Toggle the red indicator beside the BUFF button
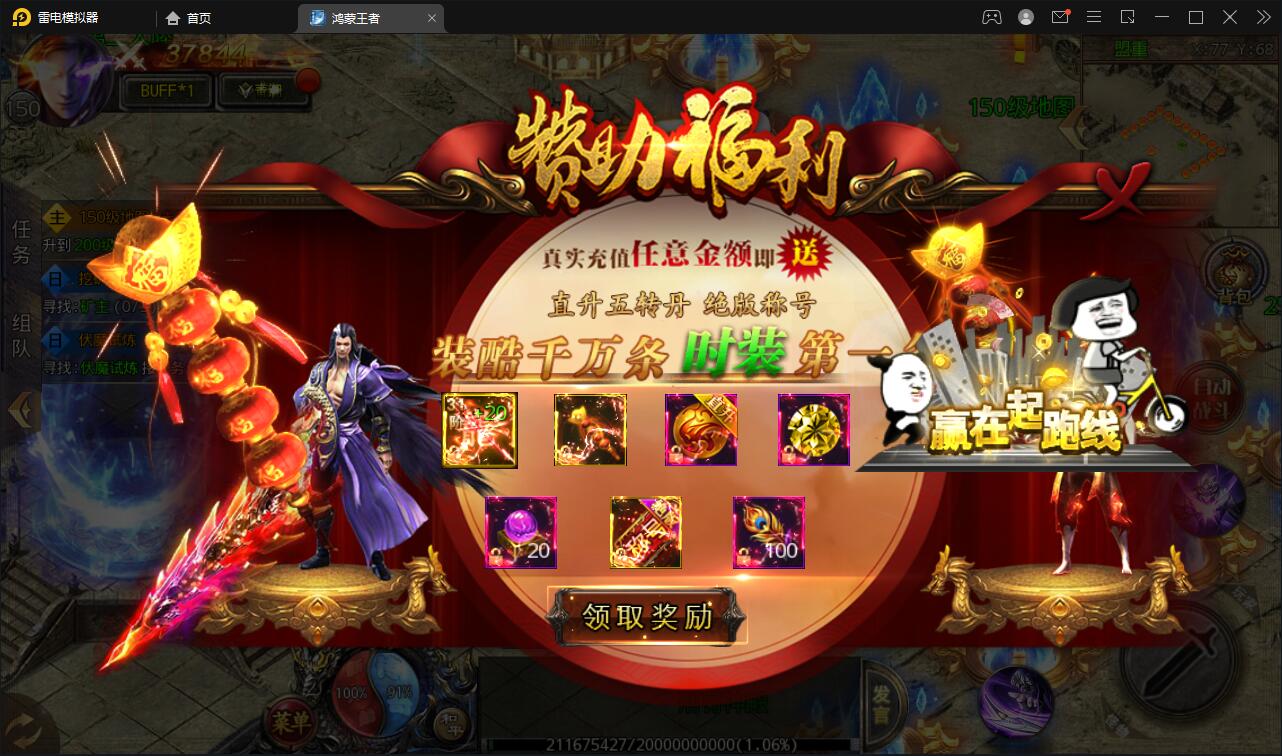 [308, 81]
